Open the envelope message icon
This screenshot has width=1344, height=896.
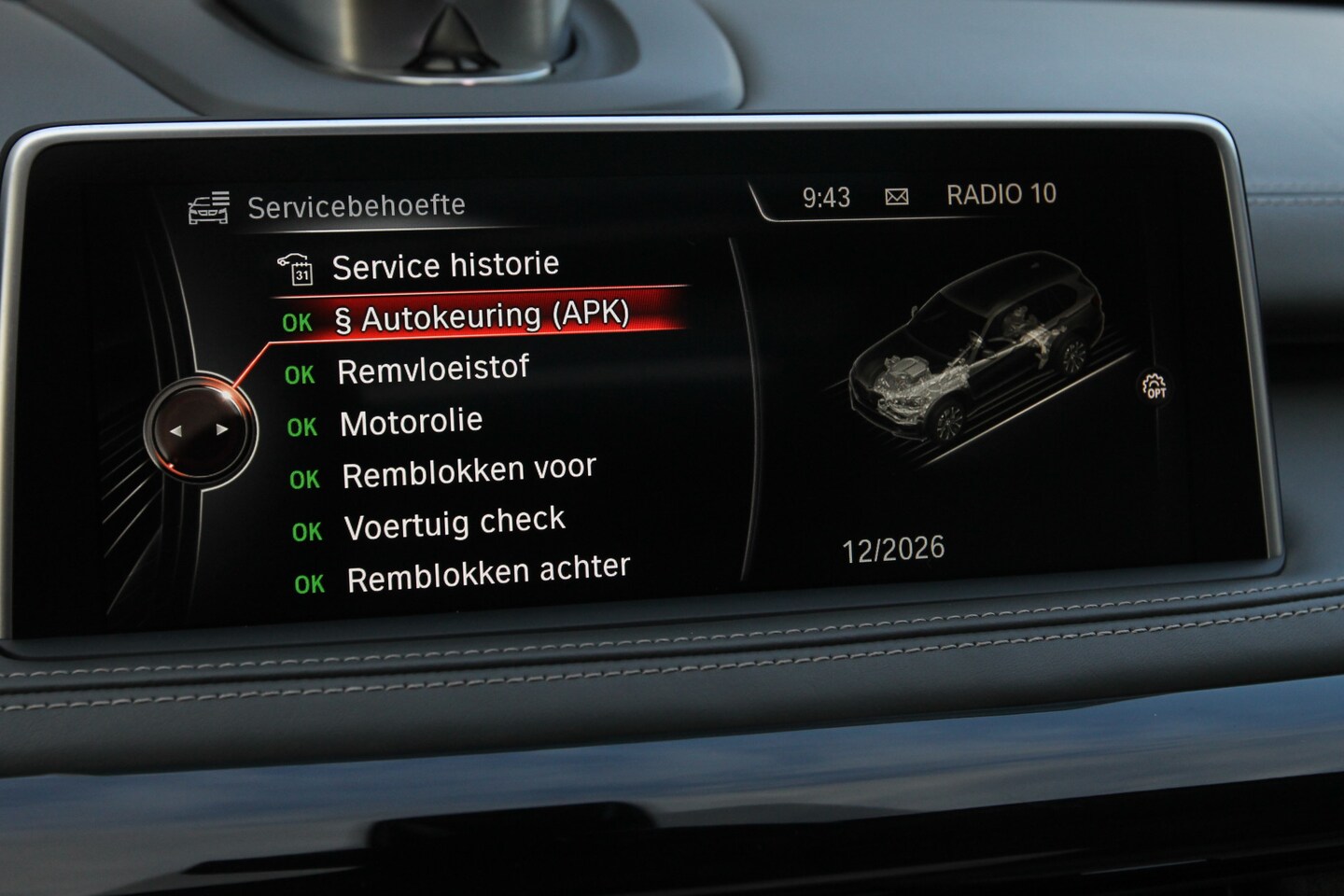click(x=896, y=197)
